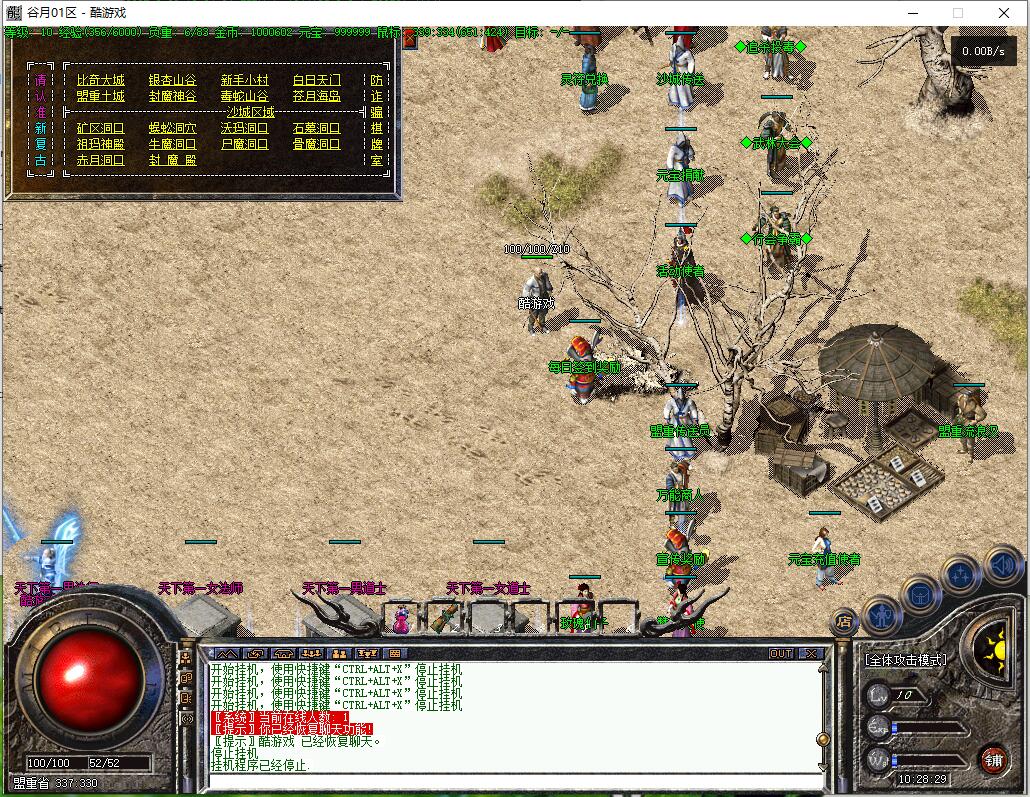Select the 骨魔洞口 destination

[317, 144]
